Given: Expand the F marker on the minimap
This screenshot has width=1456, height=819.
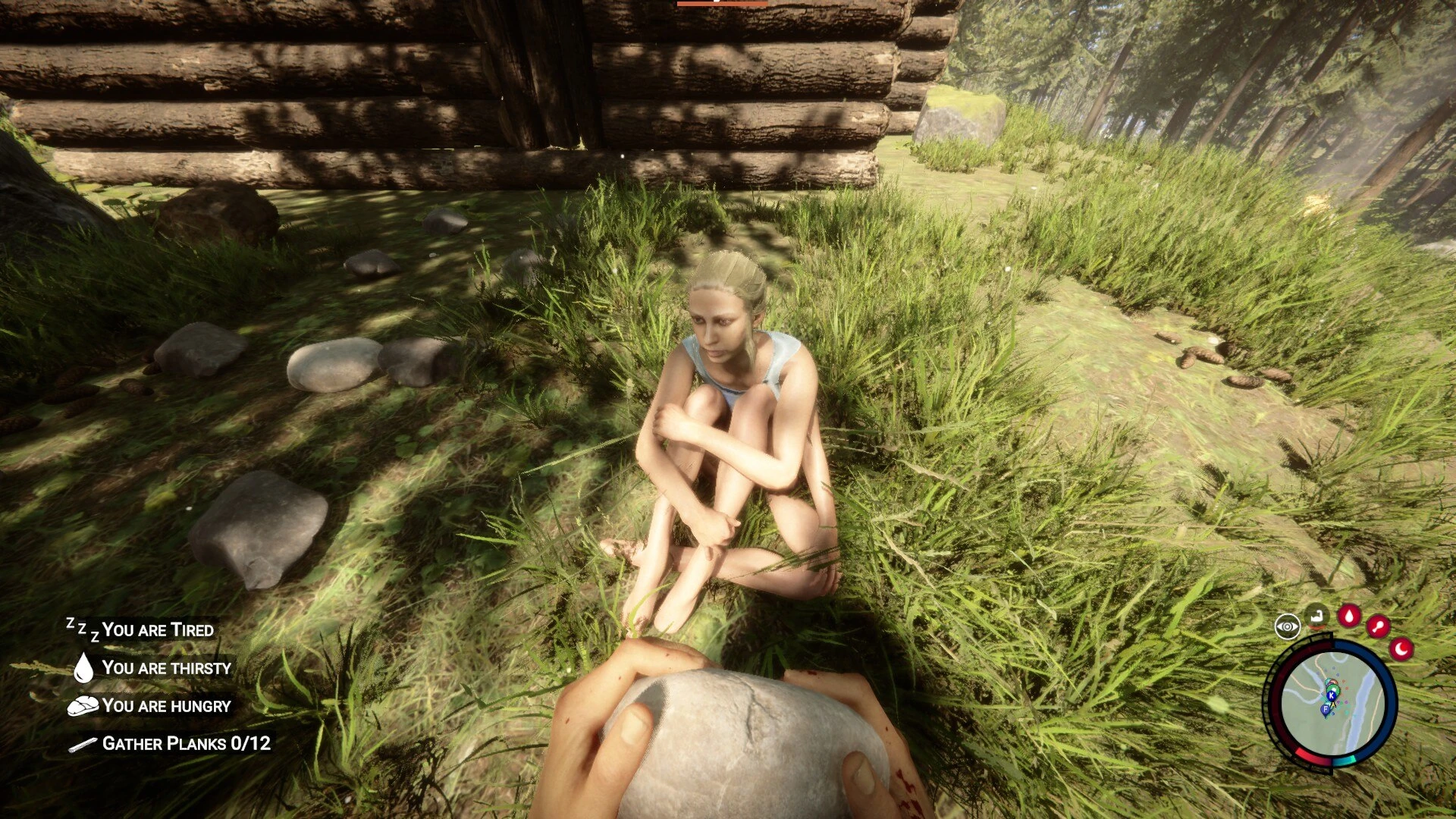Looking at the screenshot, I should [x=1326, y=709].
